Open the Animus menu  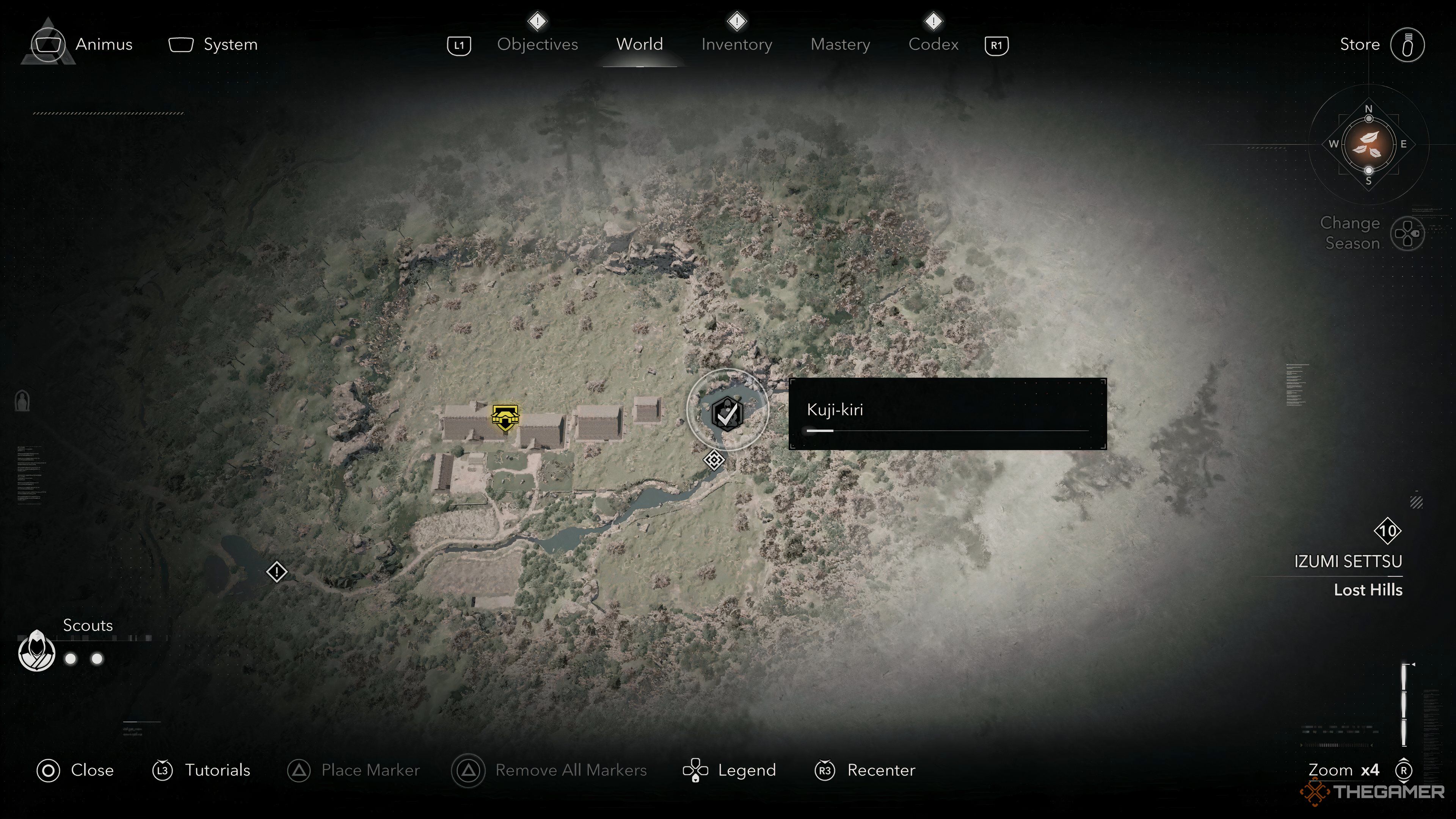(x=82, y=44)
